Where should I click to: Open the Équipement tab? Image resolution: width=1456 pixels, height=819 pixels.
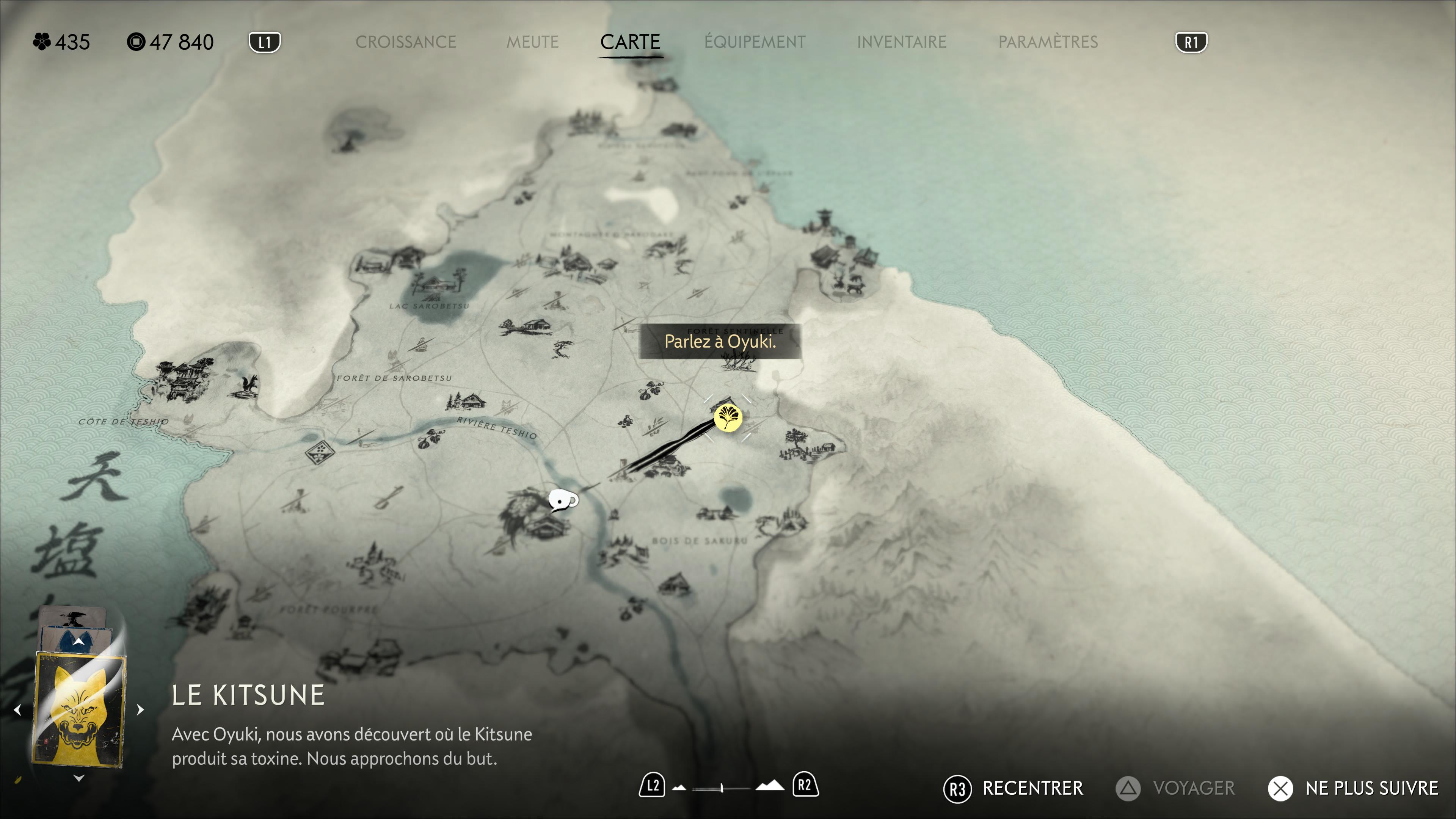(x=755, y=42)
